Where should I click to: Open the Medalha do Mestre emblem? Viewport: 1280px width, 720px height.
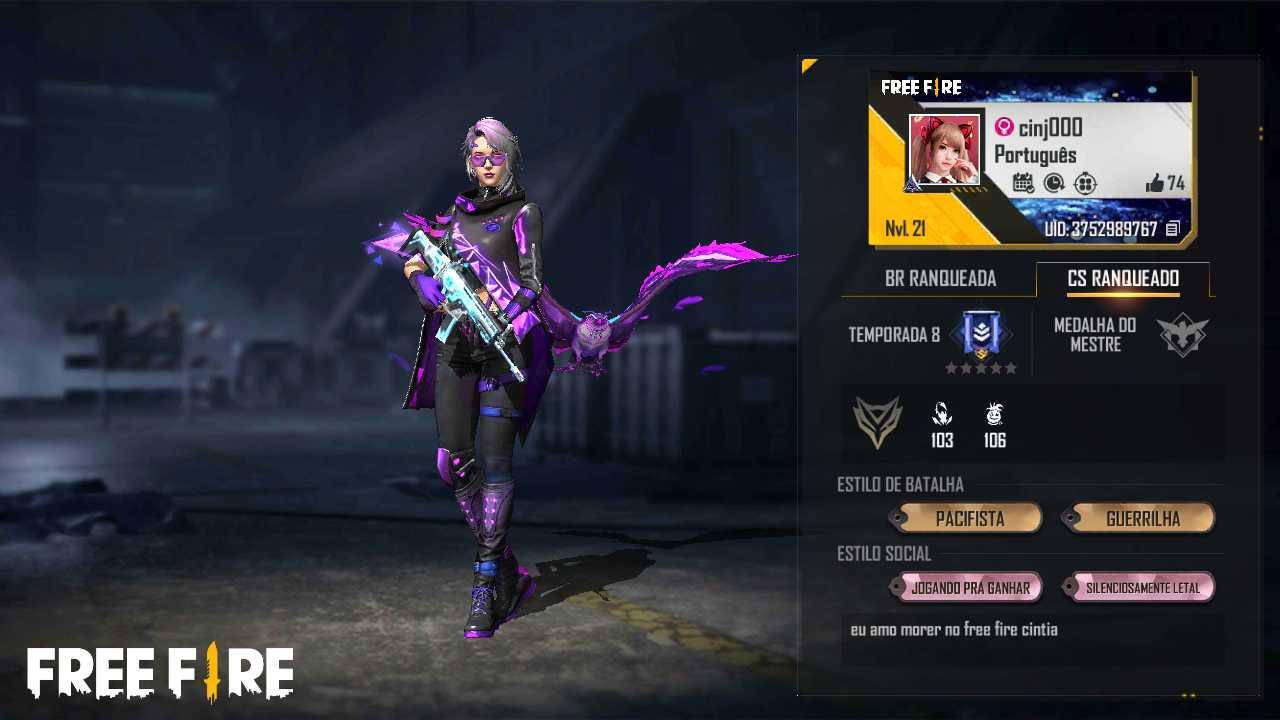click(1182, 336)
